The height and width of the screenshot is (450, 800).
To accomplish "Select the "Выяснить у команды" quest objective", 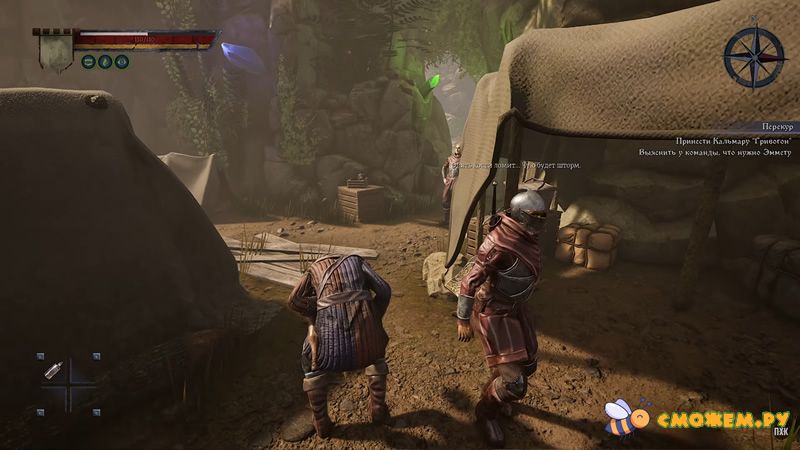I will coord(715,153).
